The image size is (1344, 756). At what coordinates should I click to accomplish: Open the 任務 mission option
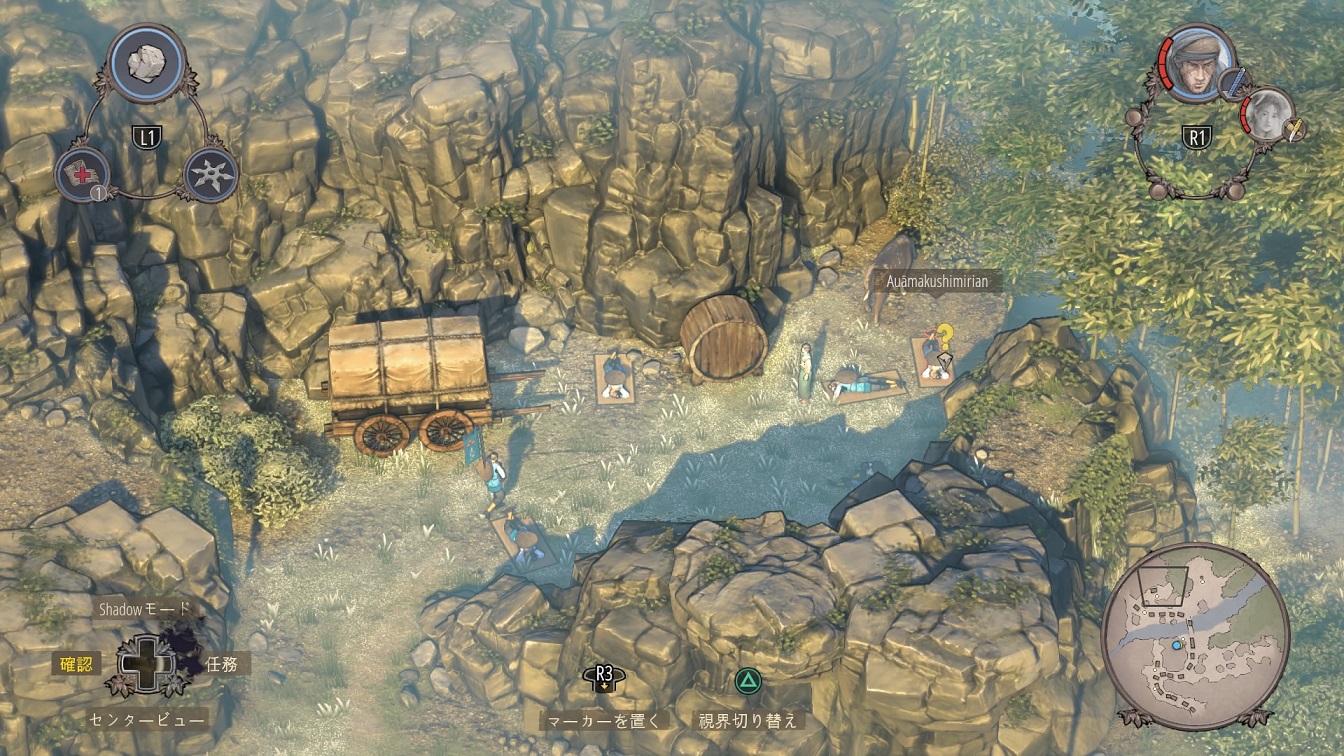(222, 663)
